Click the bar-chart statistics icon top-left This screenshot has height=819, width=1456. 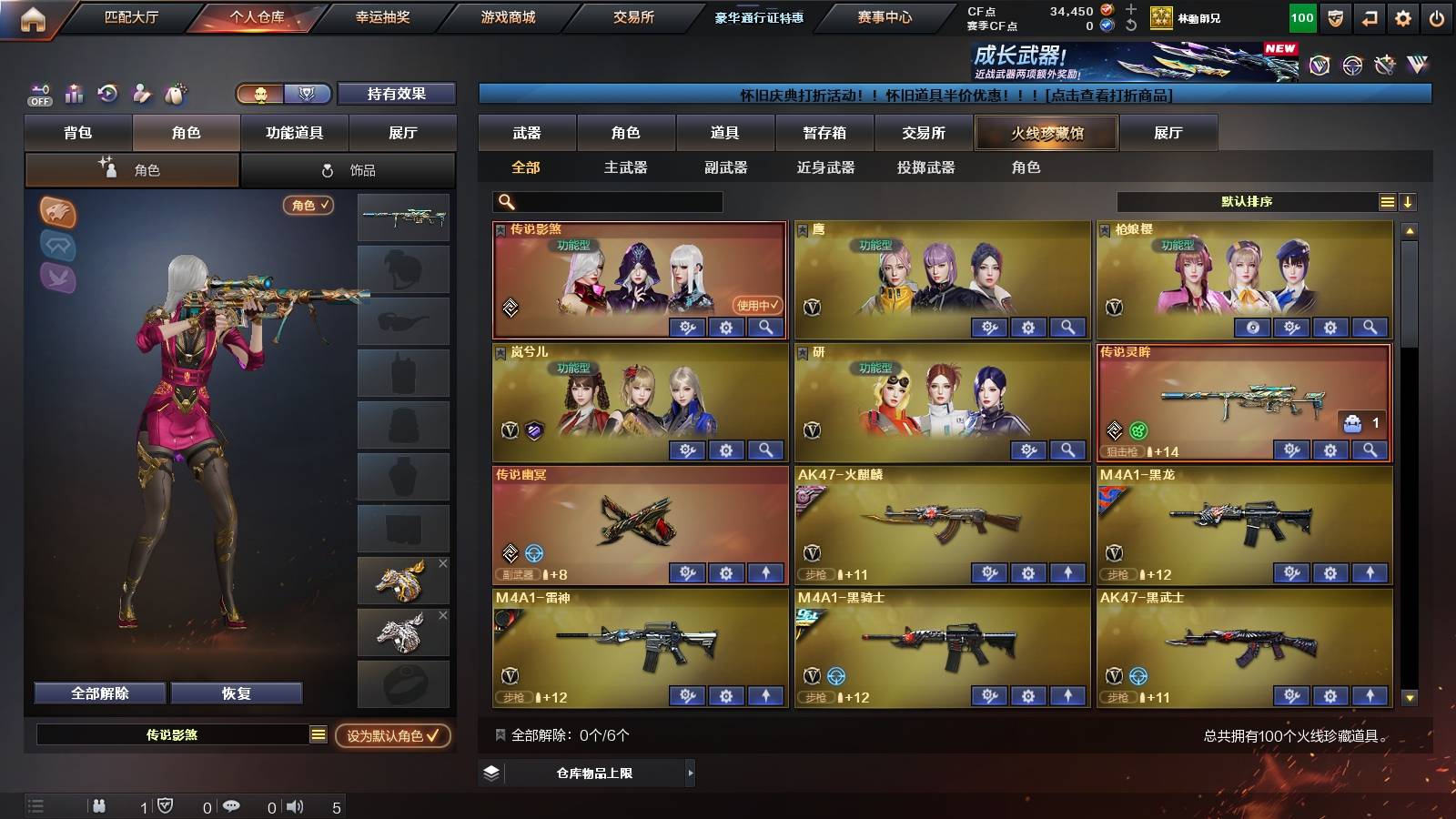pyautogui.click(x=73, y=92)
